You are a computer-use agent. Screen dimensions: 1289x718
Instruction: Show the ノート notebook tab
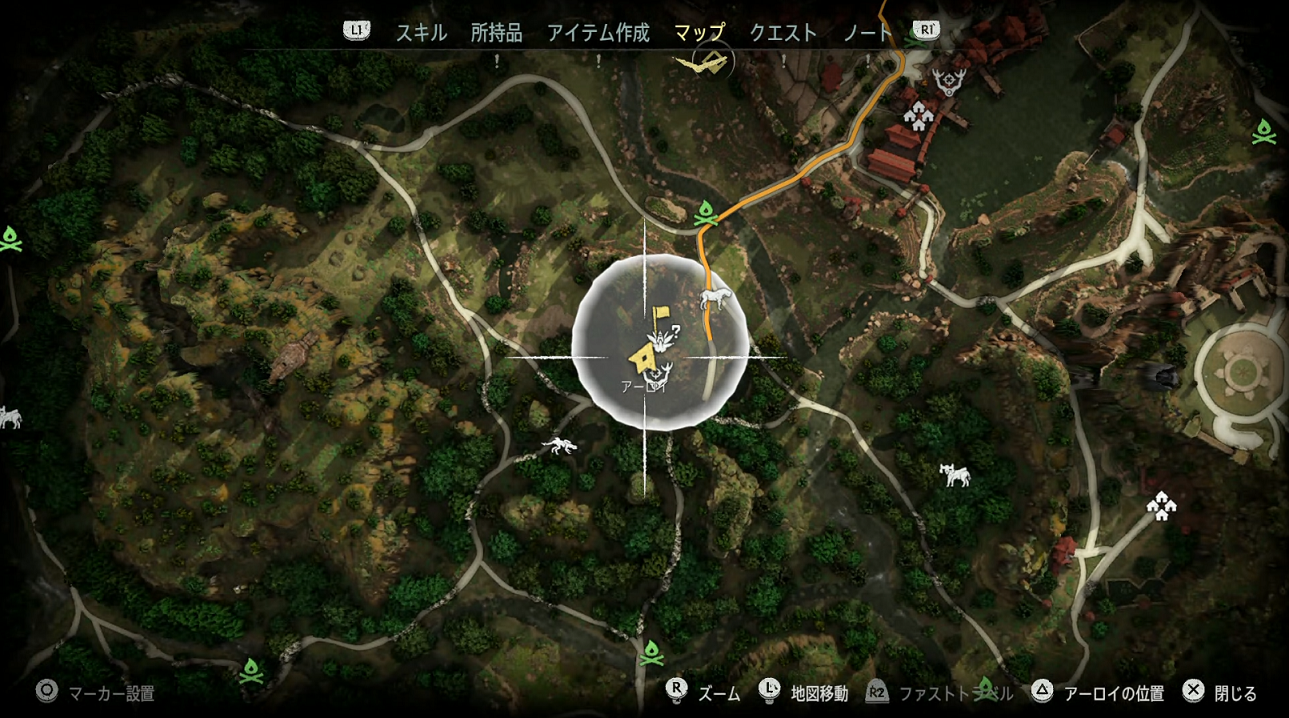pyautogui.click(x=867, y=33)
